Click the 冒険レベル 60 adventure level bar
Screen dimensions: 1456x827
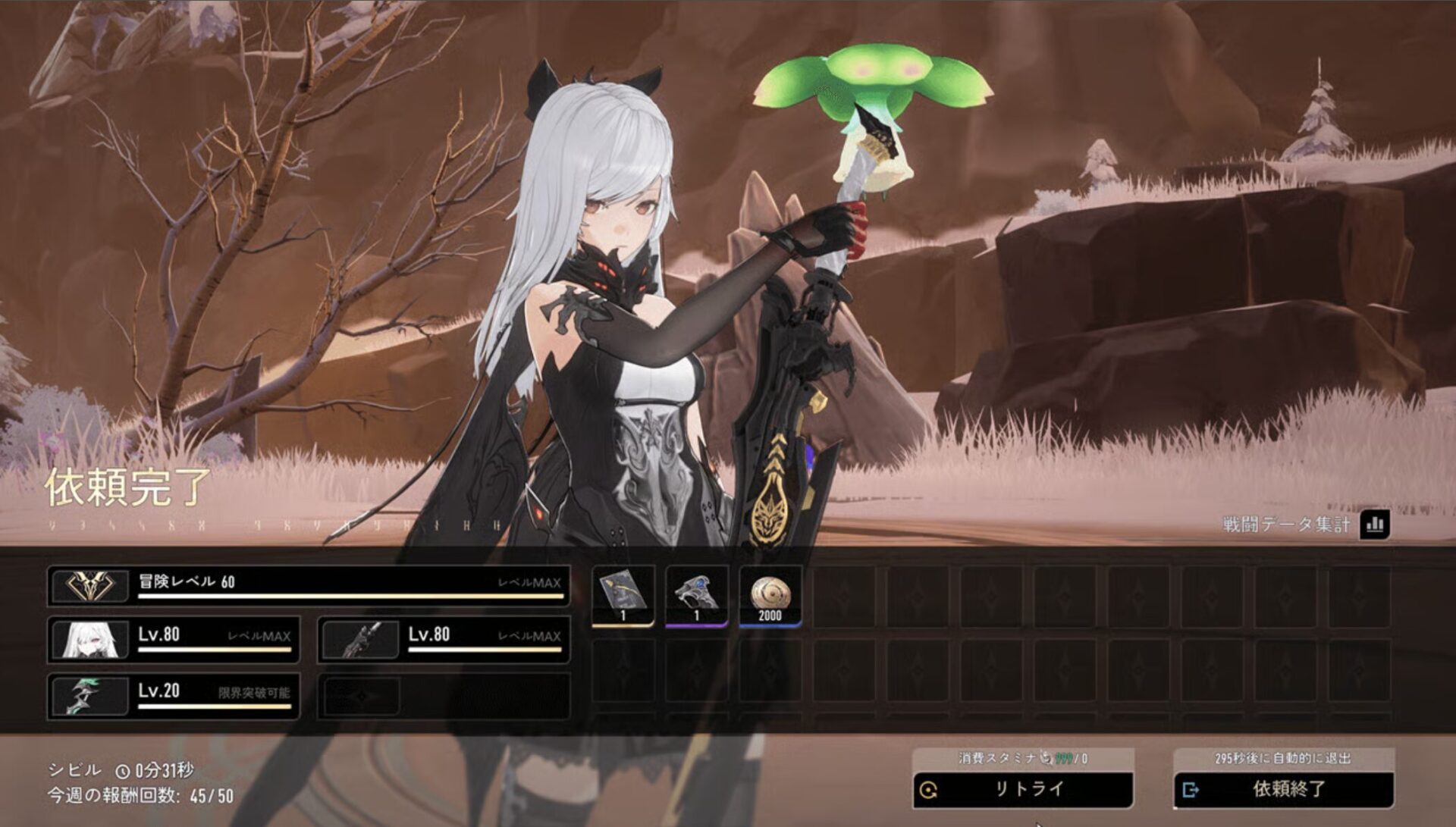pyautogui.click(x=308, y=585)
